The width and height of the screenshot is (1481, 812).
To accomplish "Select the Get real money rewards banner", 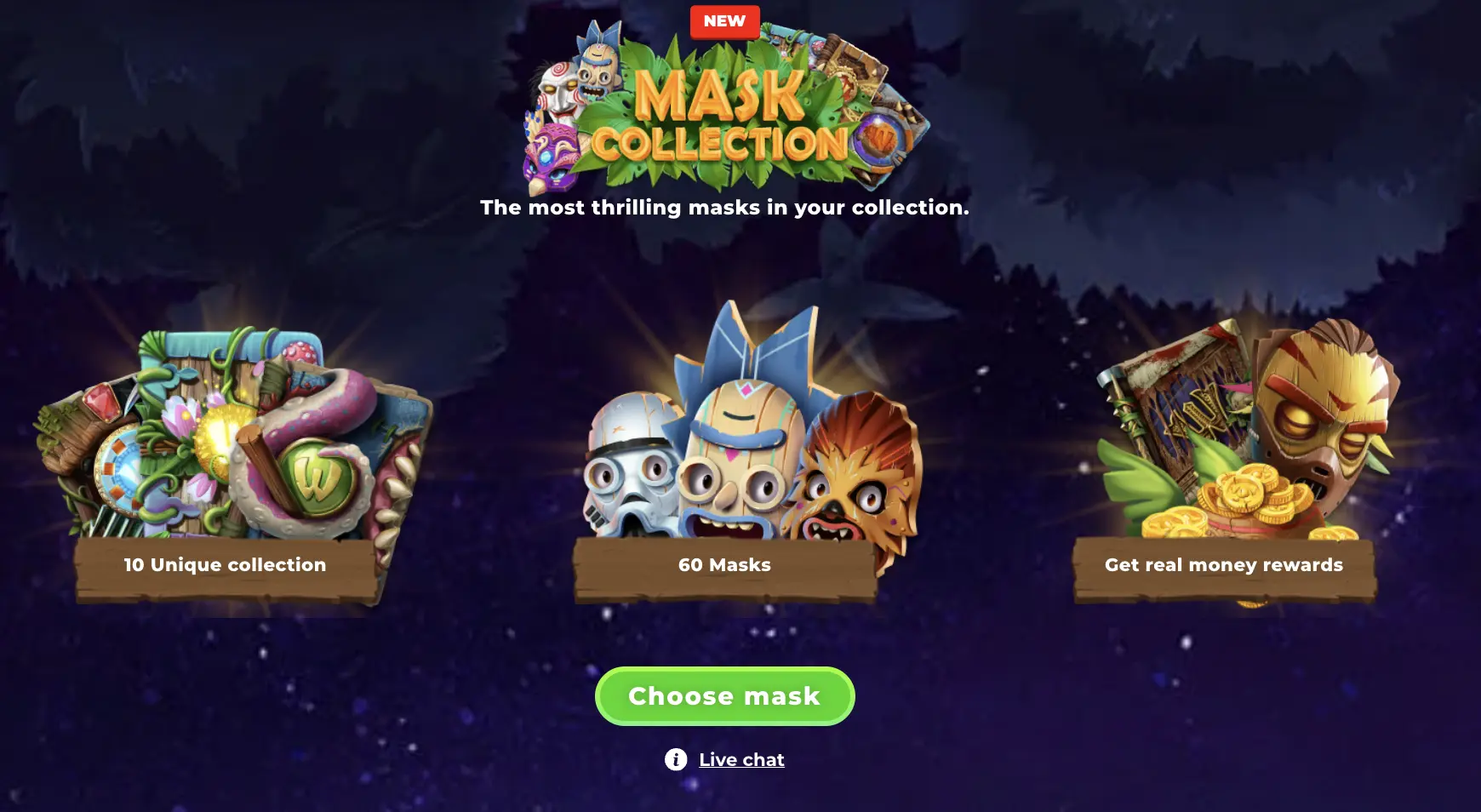I will point(1224,564).
